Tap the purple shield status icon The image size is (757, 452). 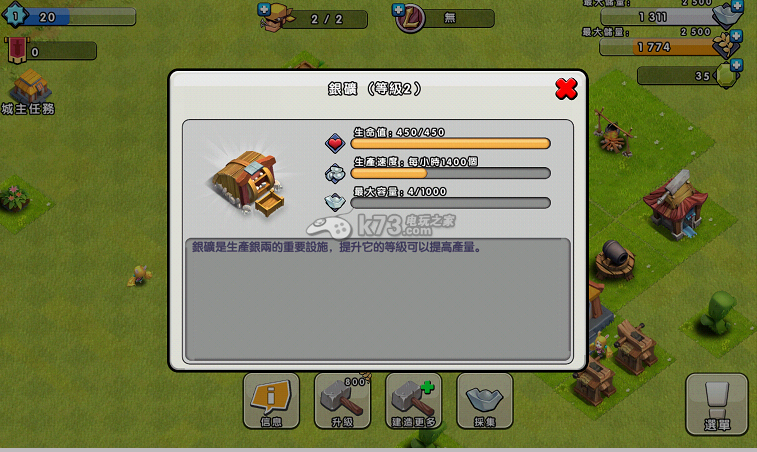408,18
